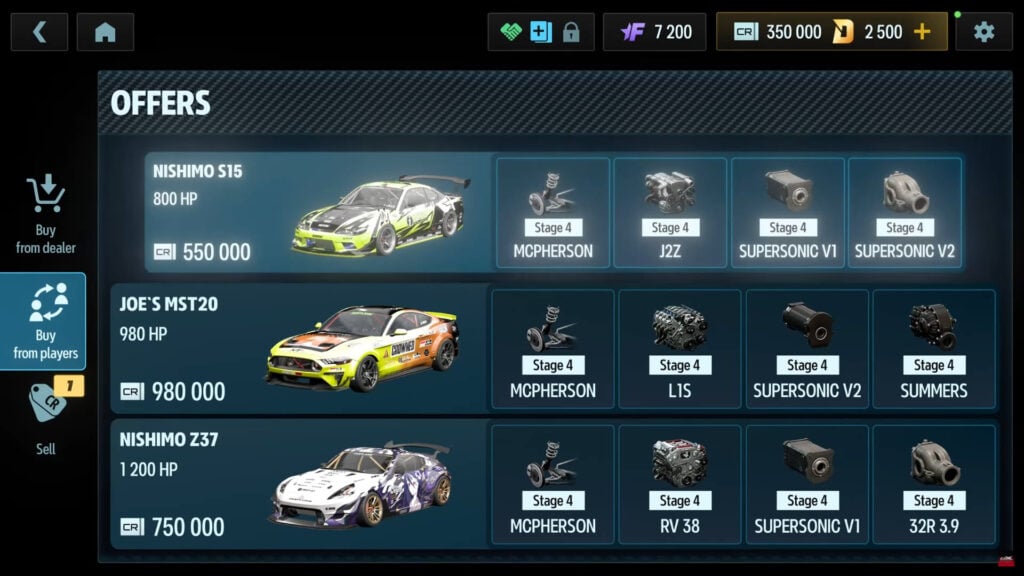Go back using the arrow button
Viewport: 1024px width, 576px height.
(40, 32)
